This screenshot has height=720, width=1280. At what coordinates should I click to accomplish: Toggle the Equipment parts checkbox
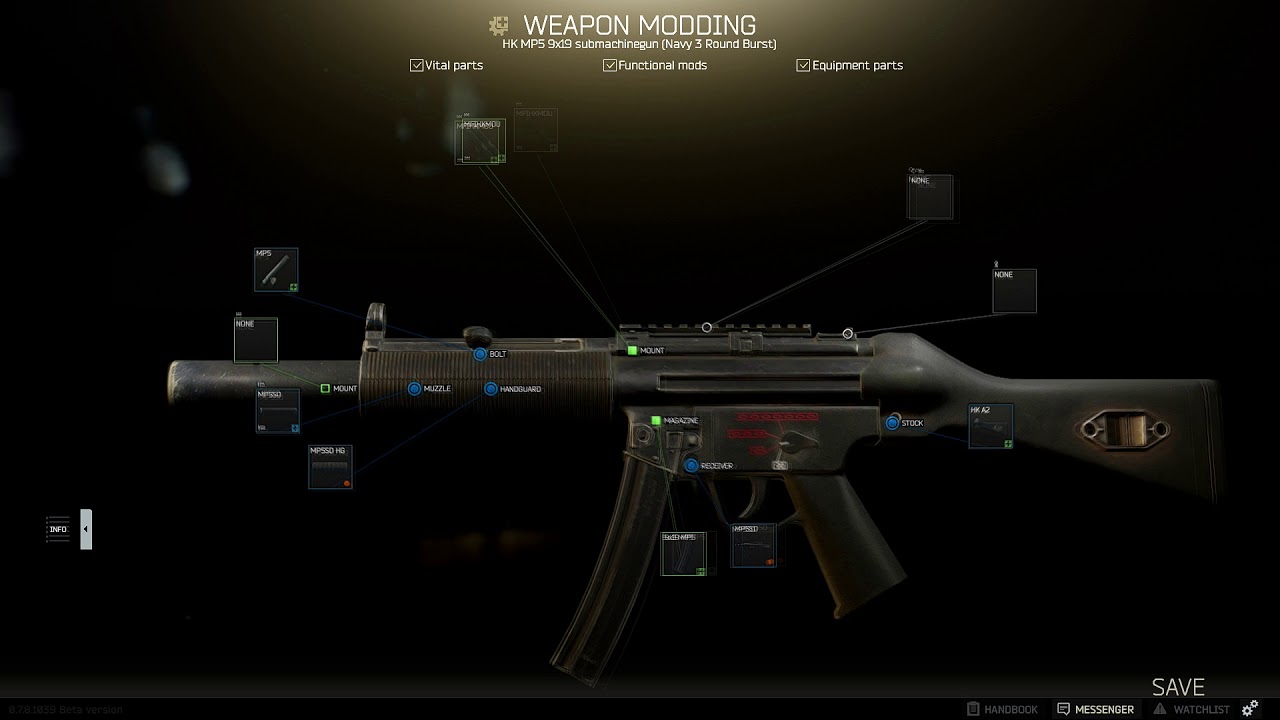(x=803, y=65)
